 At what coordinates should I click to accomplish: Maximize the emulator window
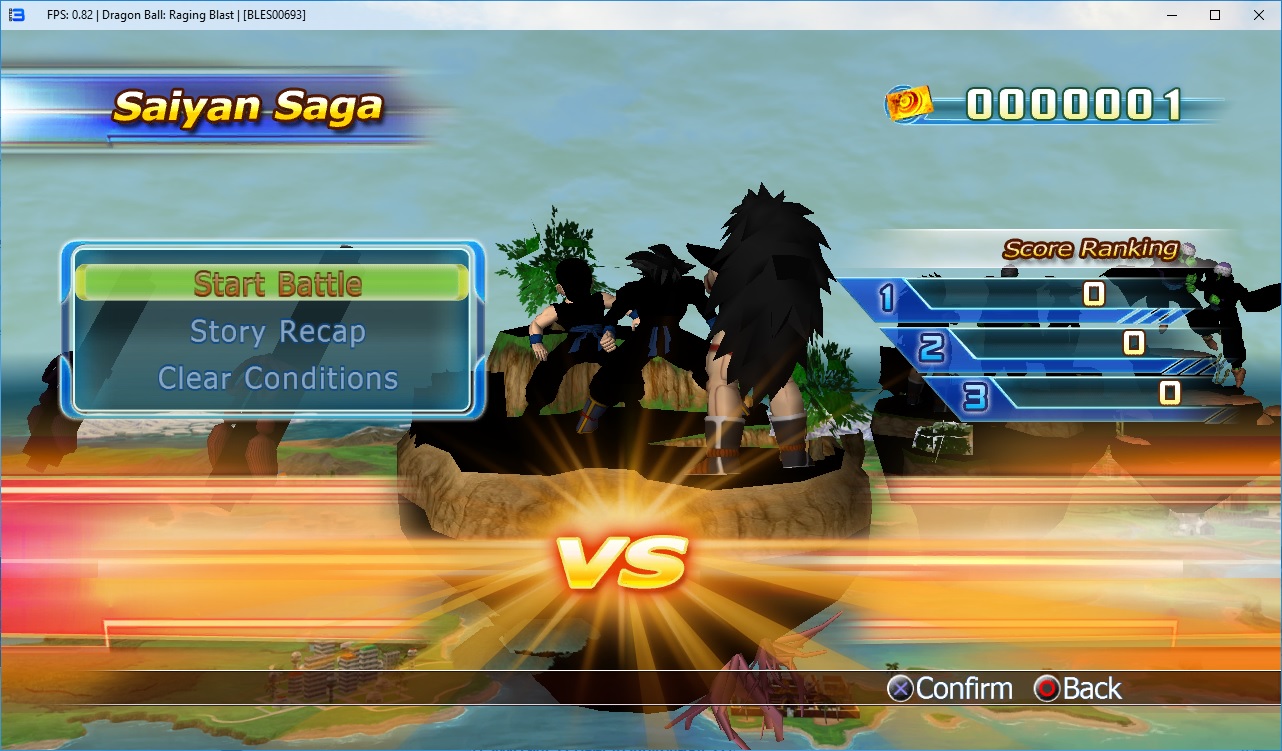coord(1214,15)
